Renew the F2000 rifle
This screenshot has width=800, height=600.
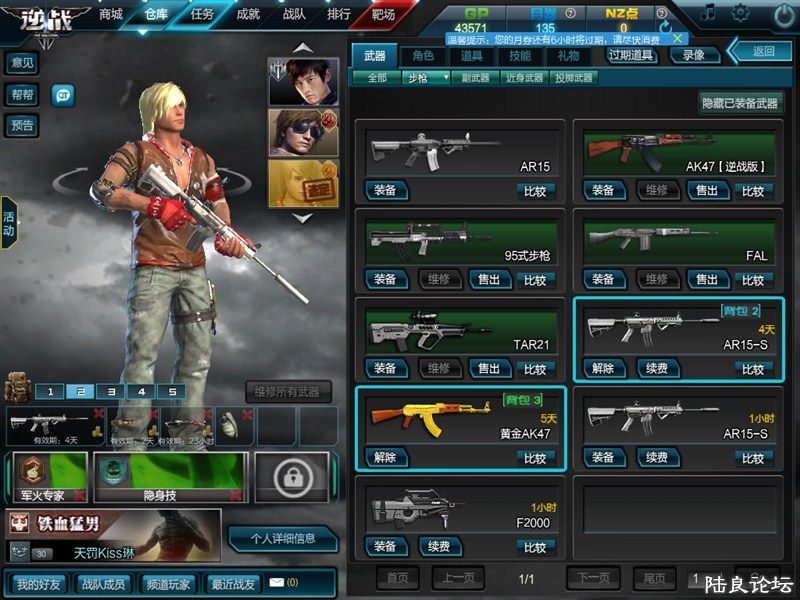438,546
